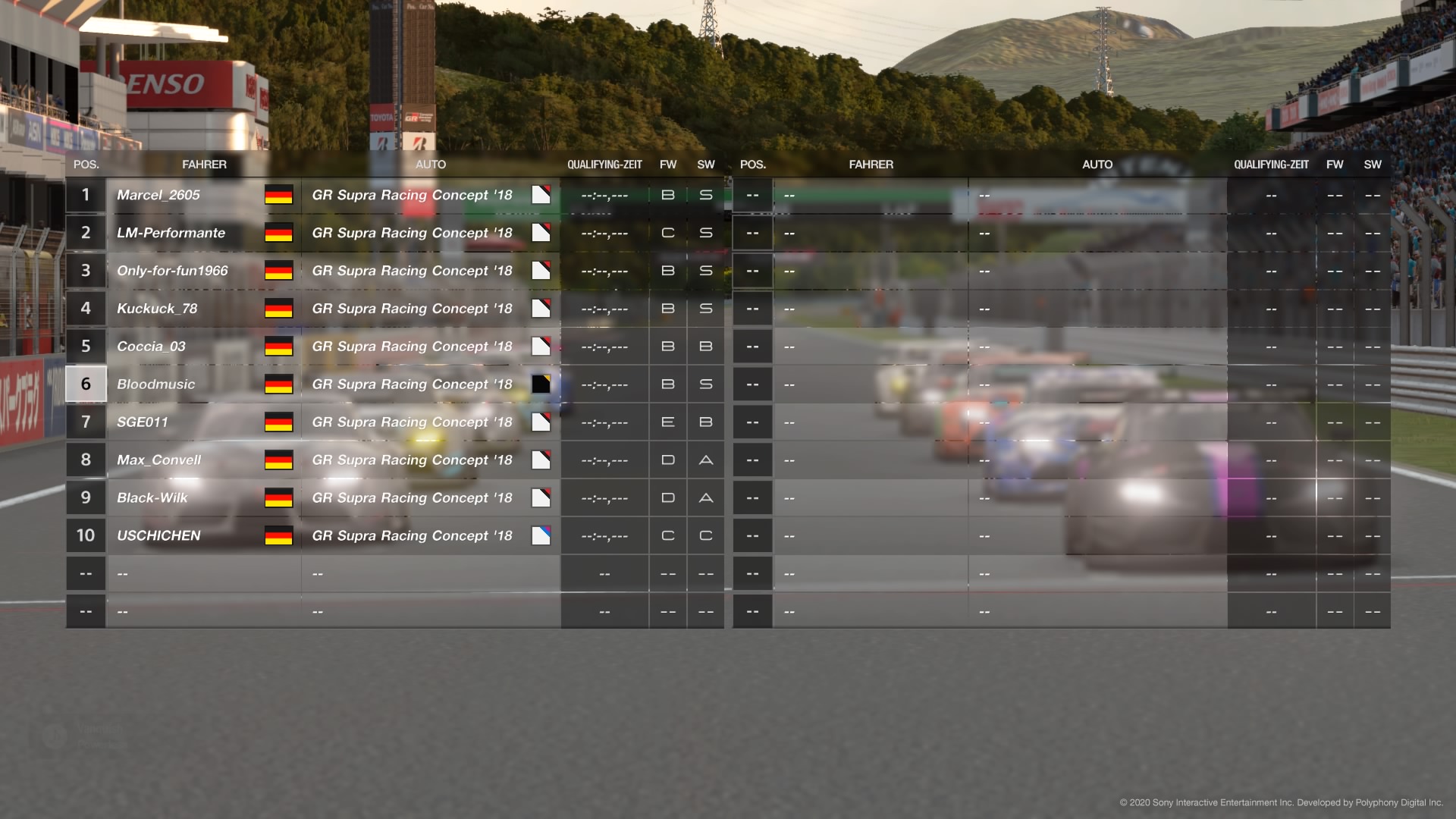
Task: Click Bloodmusic's black livery icon
Action: click(541, 384)
